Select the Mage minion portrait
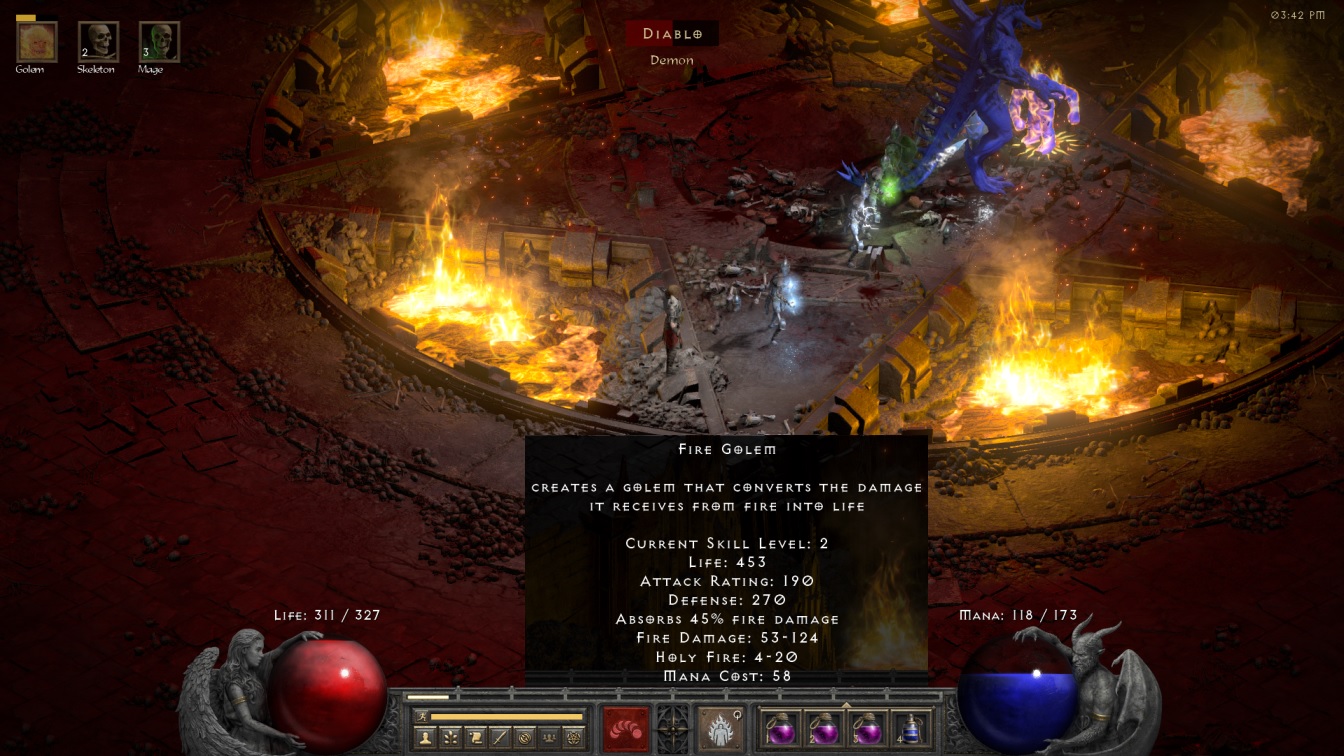Viewport: 1344px width, 756px height. (159, 42)
